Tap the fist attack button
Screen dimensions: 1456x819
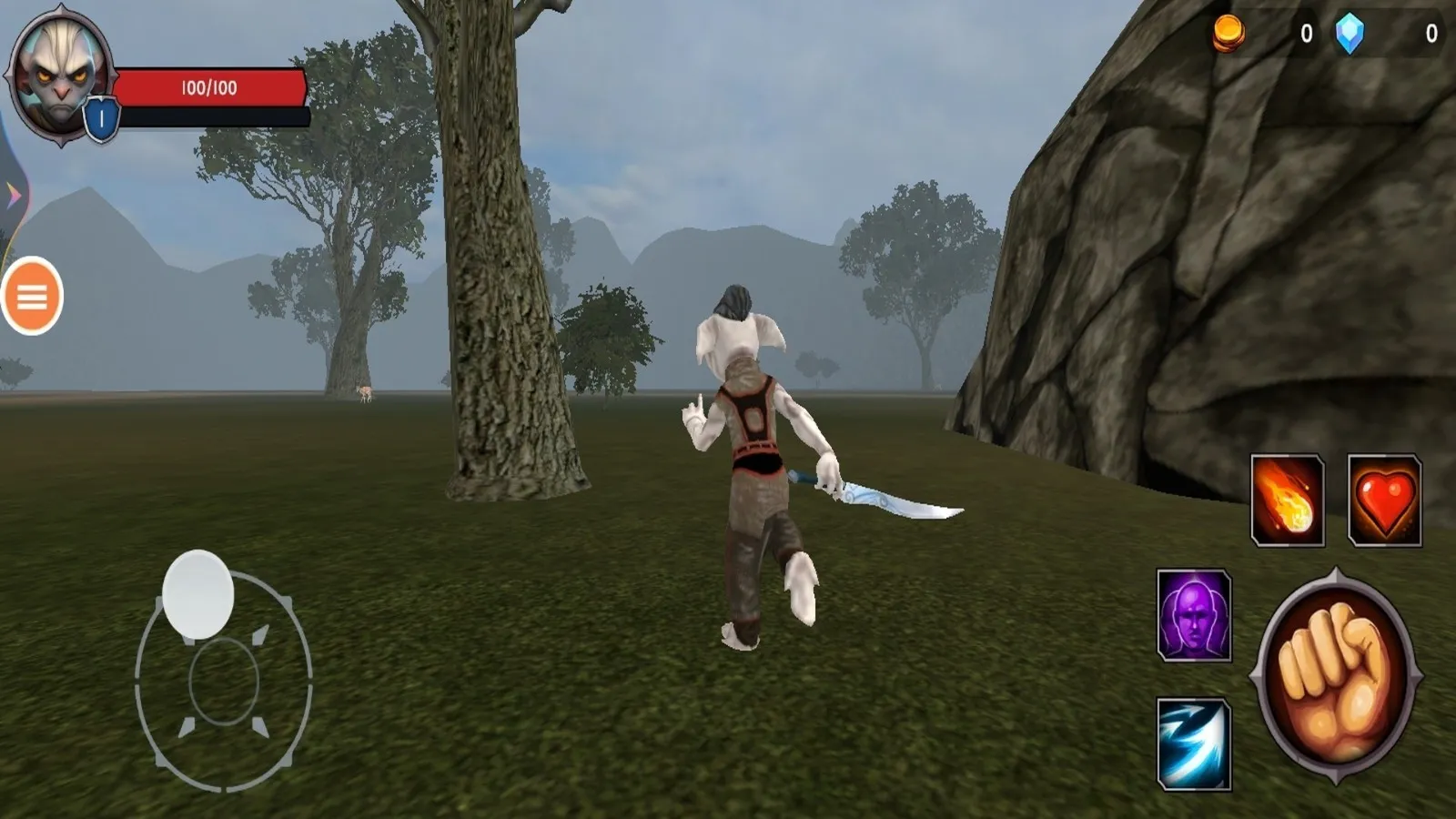tap(1336, 676)
